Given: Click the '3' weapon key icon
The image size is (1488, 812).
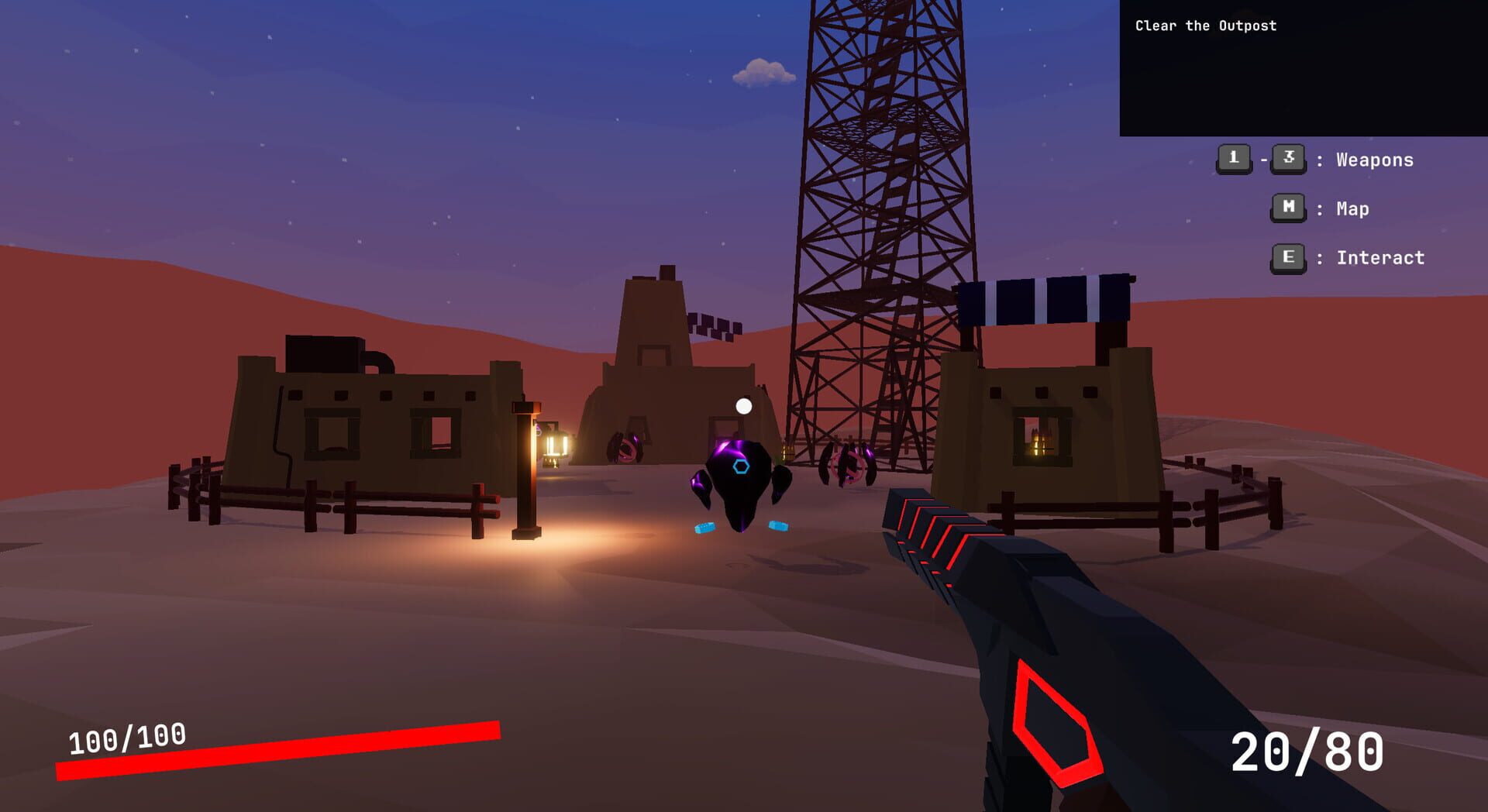Looking at the screenshot, I should (x=1290, y=160).
